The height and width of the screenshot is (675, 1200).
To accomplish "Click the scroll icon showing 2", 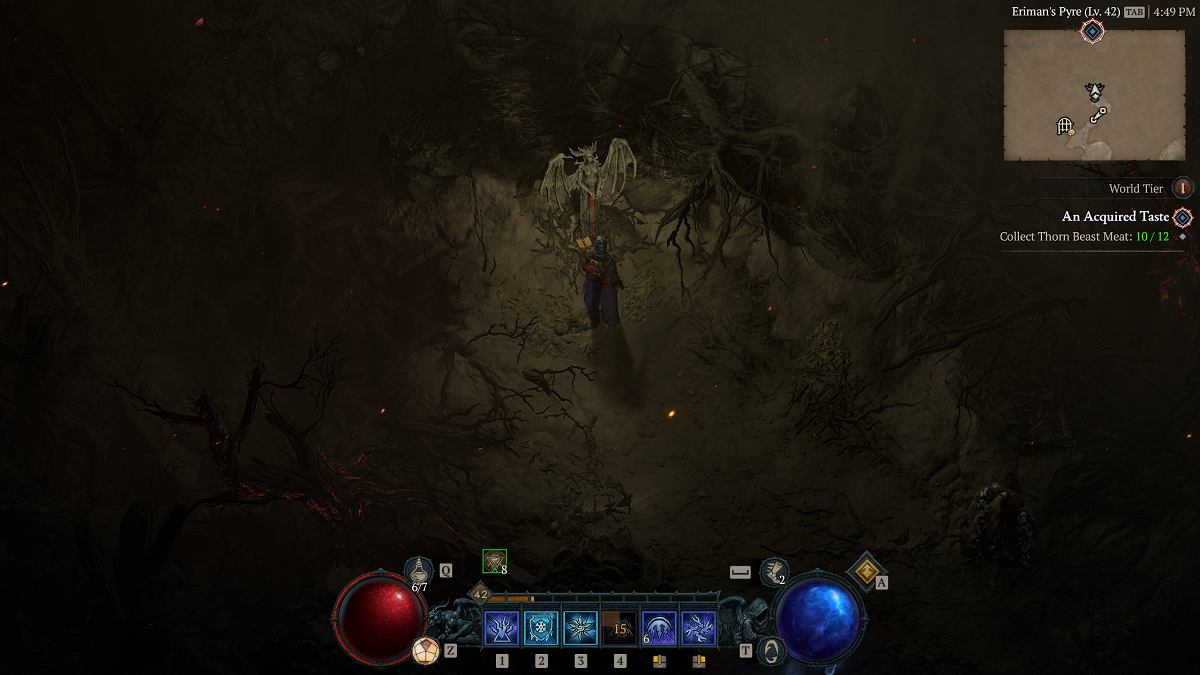I will pyautogui.click(x=772, y=572).
